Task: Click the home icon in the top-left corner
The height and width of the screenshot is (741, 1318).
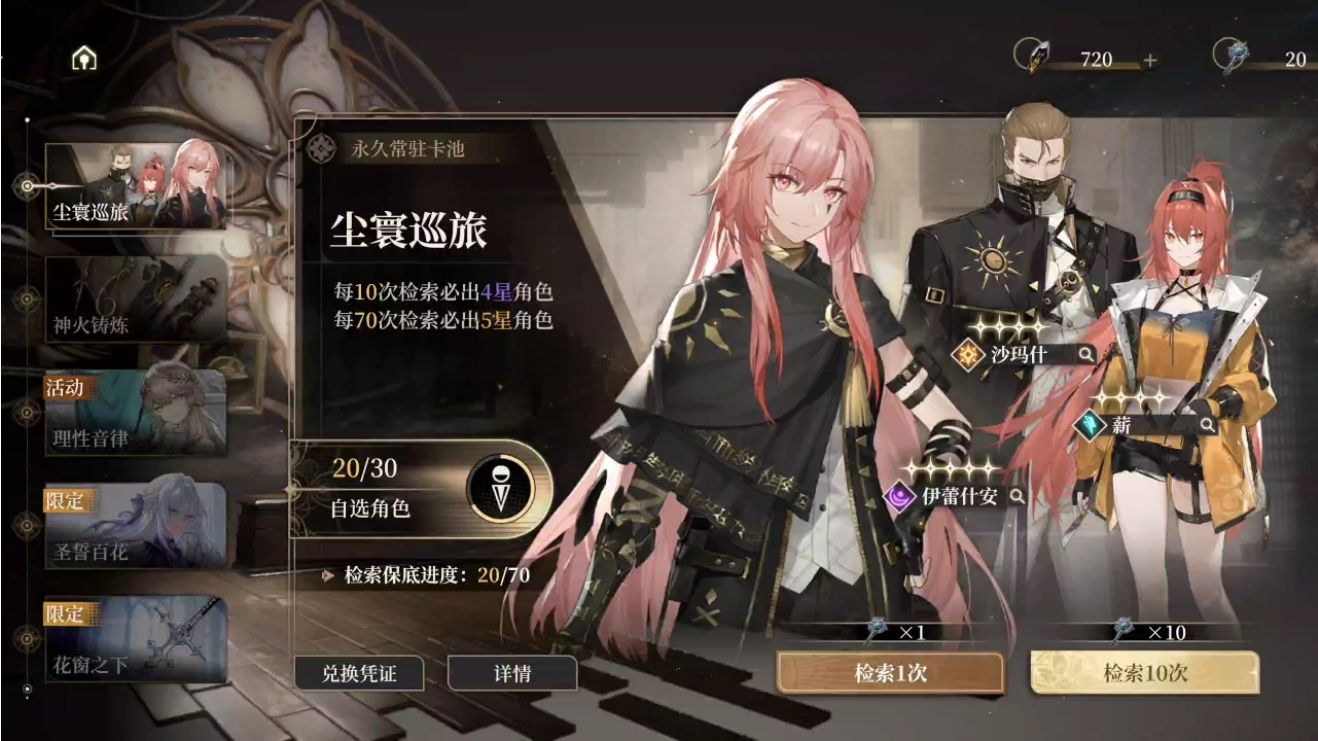Action: (84, 57)
